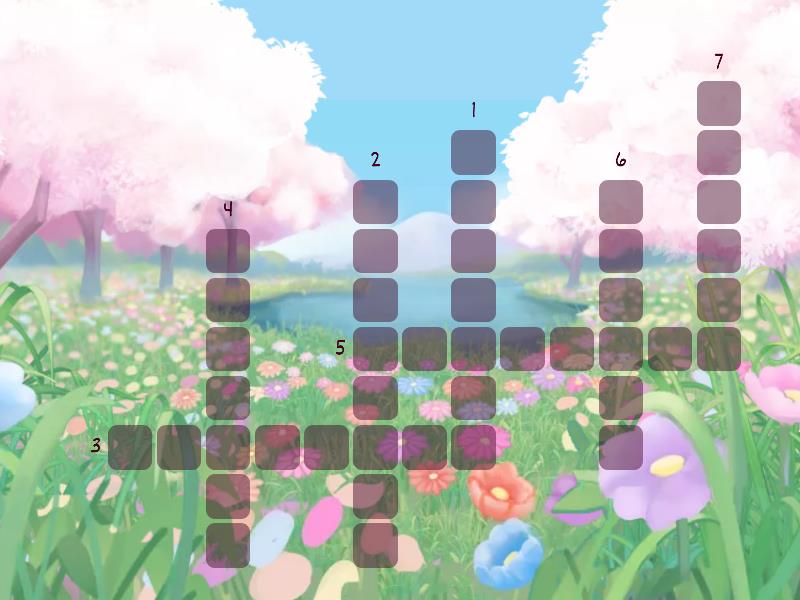Choose the first cell of word 2

click(x=375, y=201)
